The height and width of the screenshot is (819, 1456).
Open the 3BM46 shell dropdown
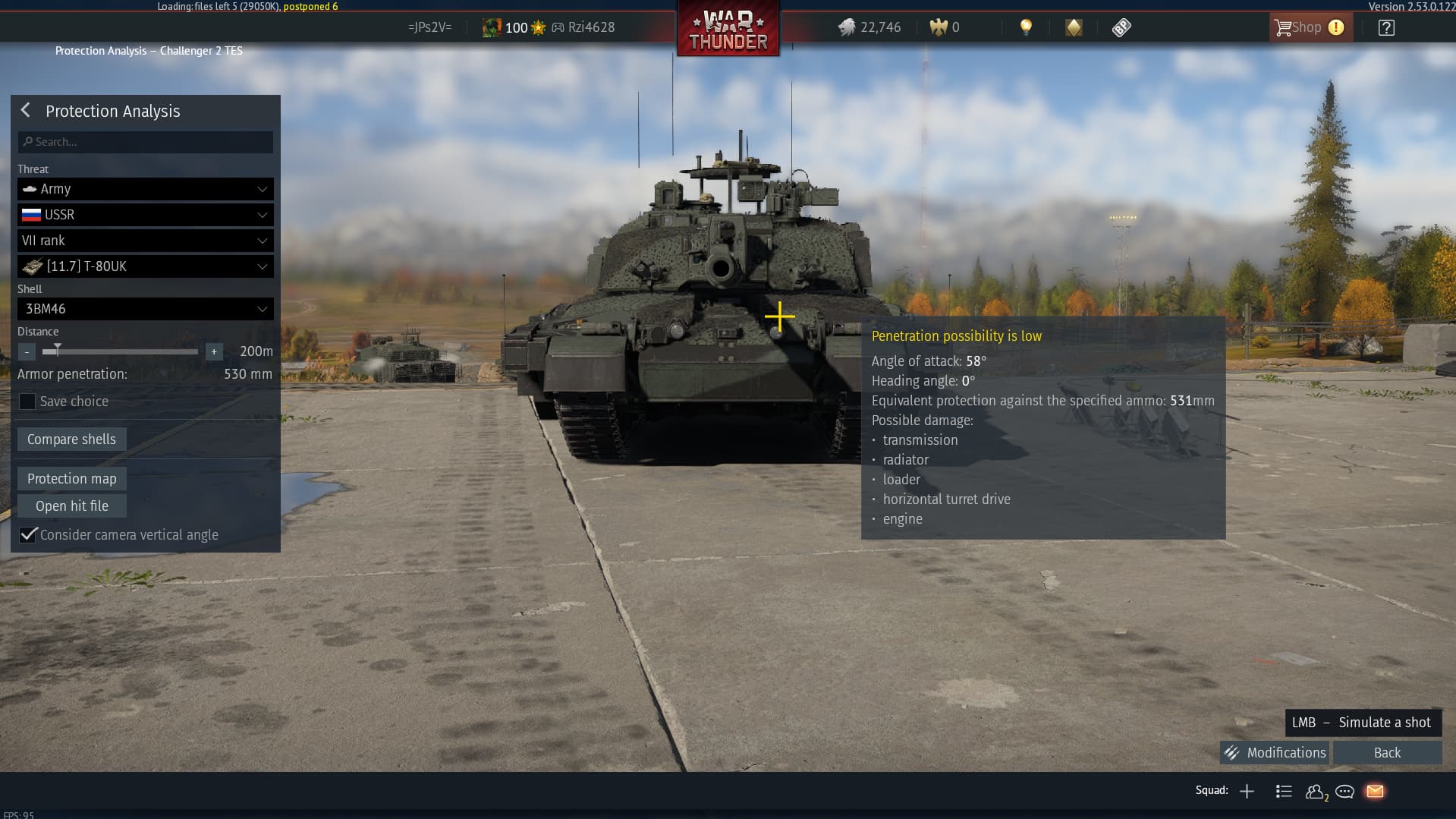click(x=146, y=309)
